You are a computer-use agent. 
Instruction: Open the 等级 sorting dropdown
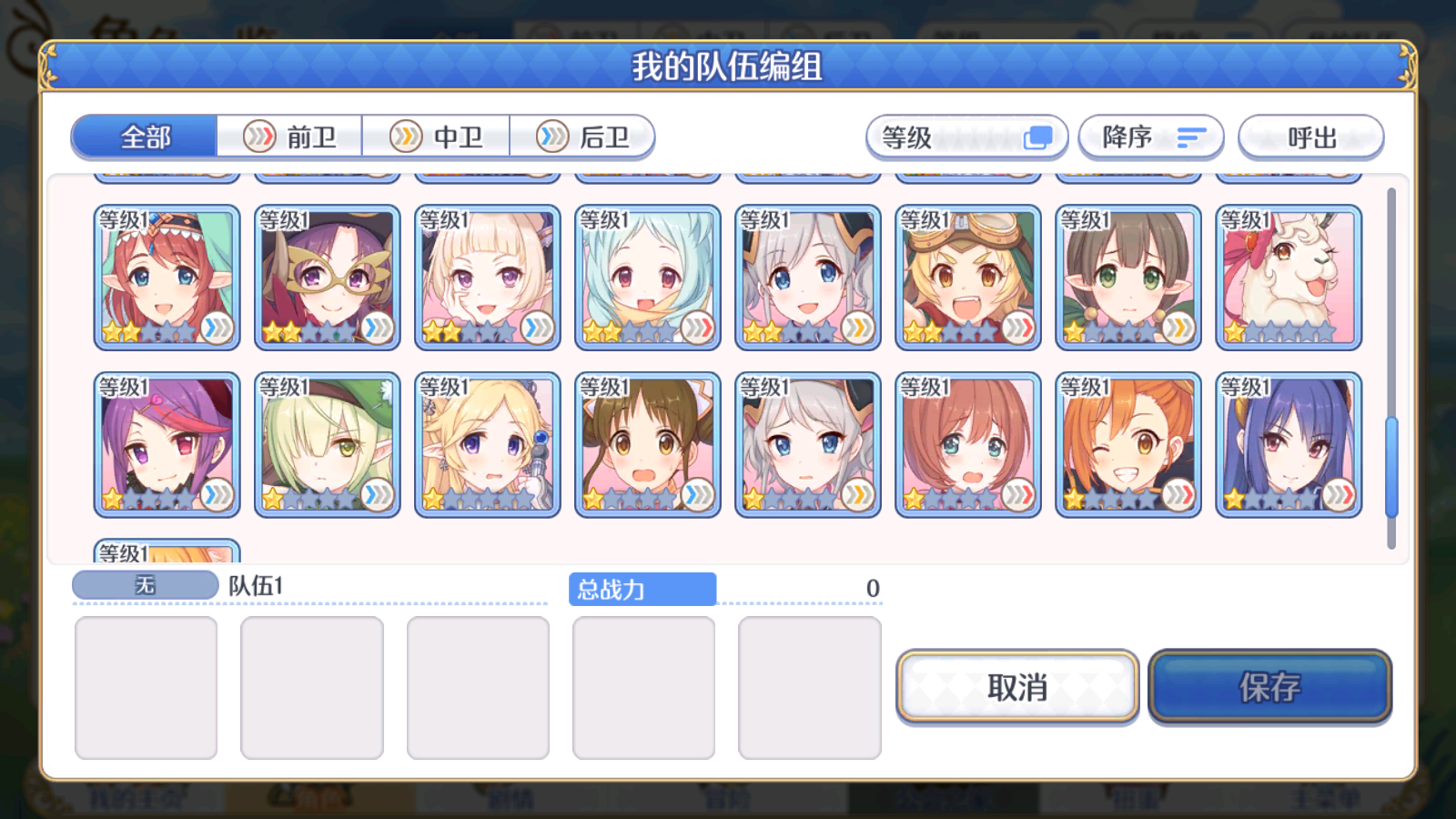pos(967,136)
